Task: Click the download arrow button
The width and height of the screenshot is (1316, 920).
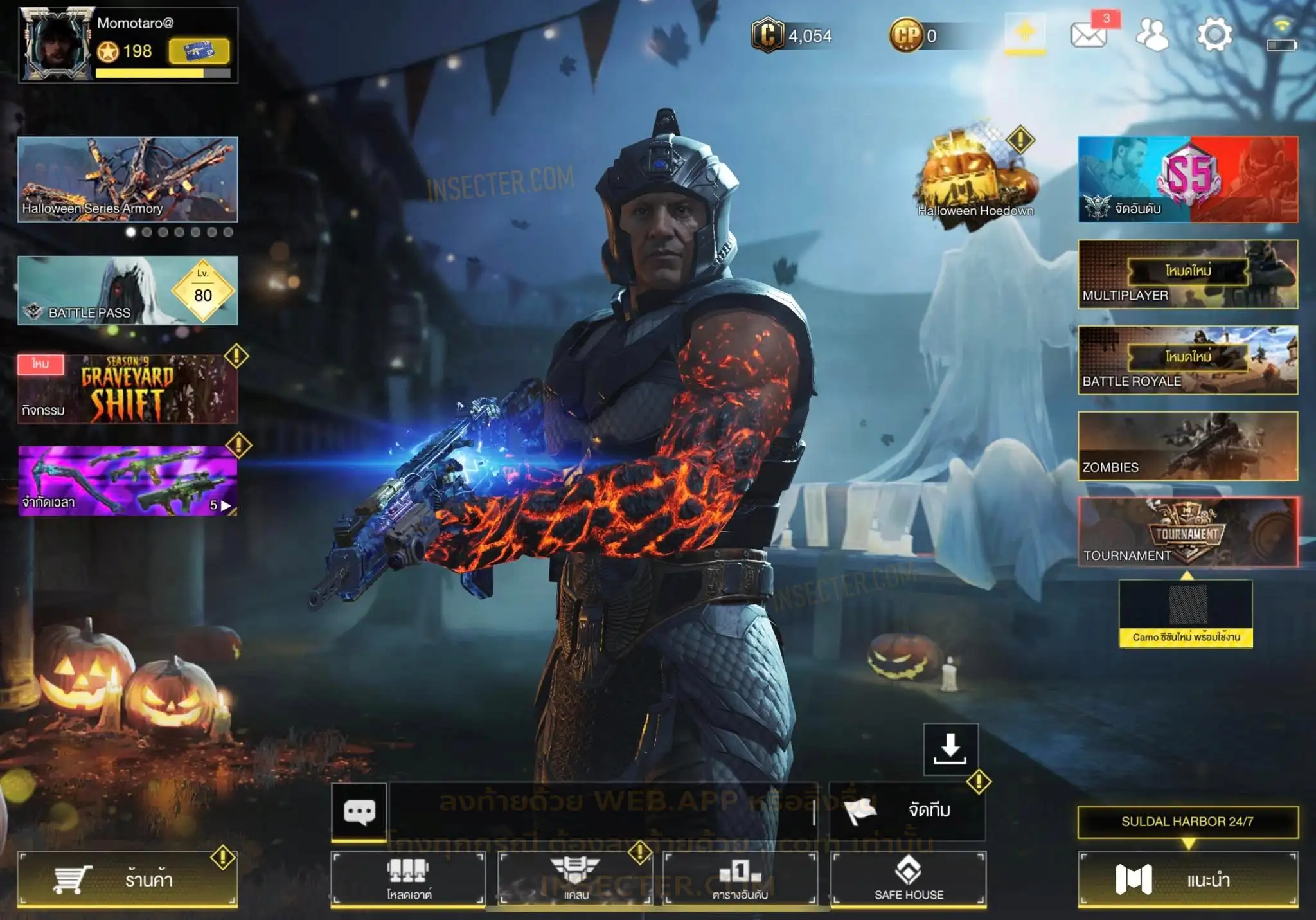Action: [x=950, y=749]
